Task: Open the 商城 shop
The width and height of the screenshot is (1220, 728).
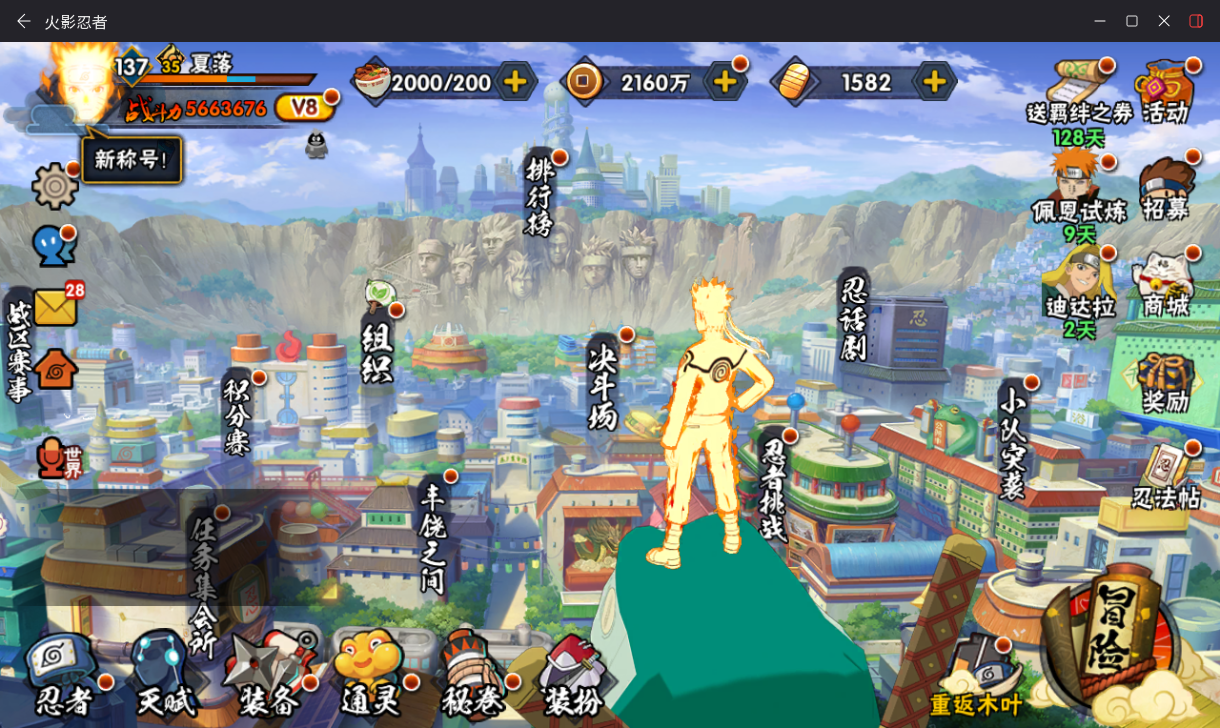Action: point(1166,284)
